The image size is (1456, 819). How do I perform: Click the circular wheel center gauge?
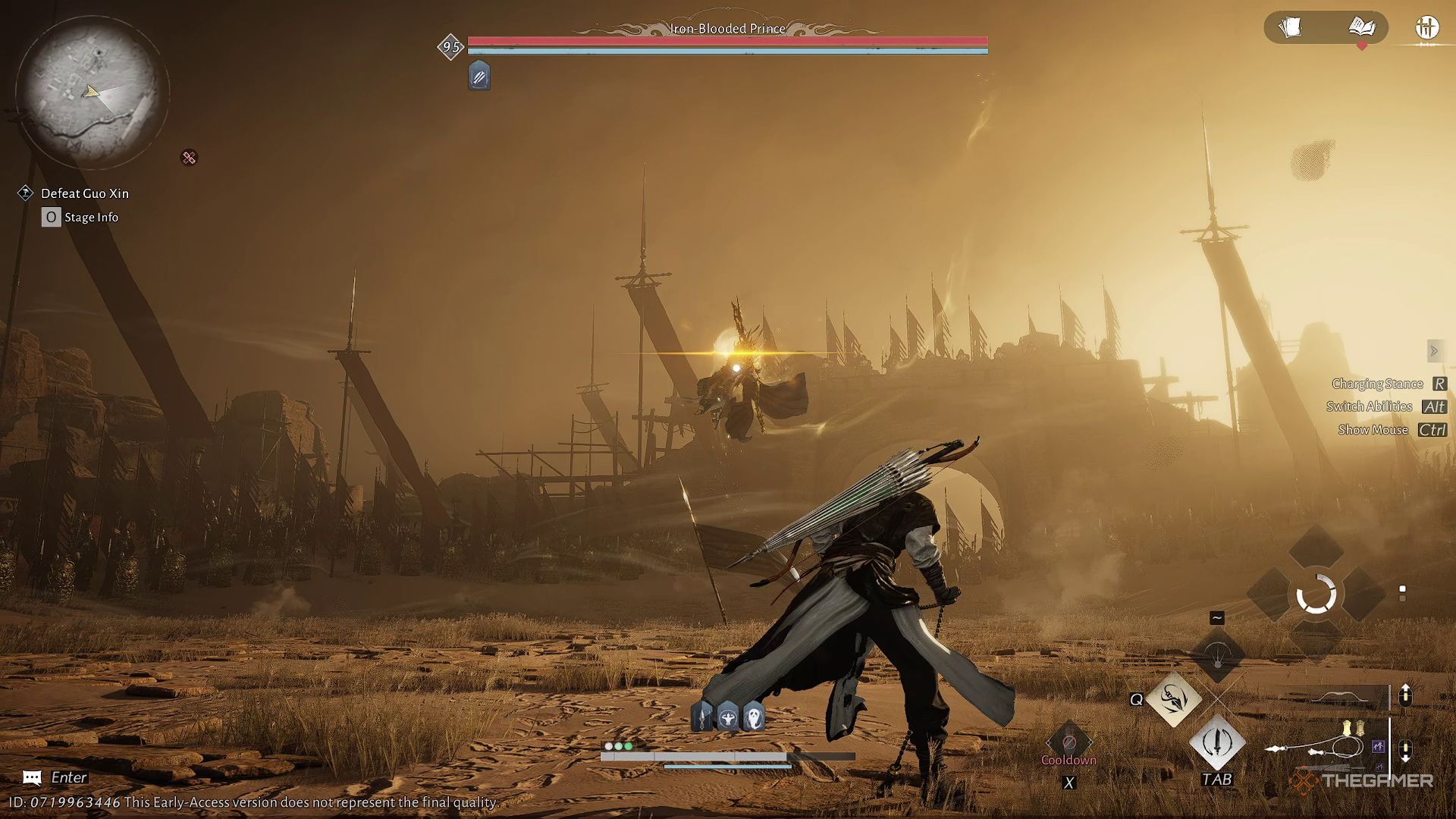[1316, 594]
